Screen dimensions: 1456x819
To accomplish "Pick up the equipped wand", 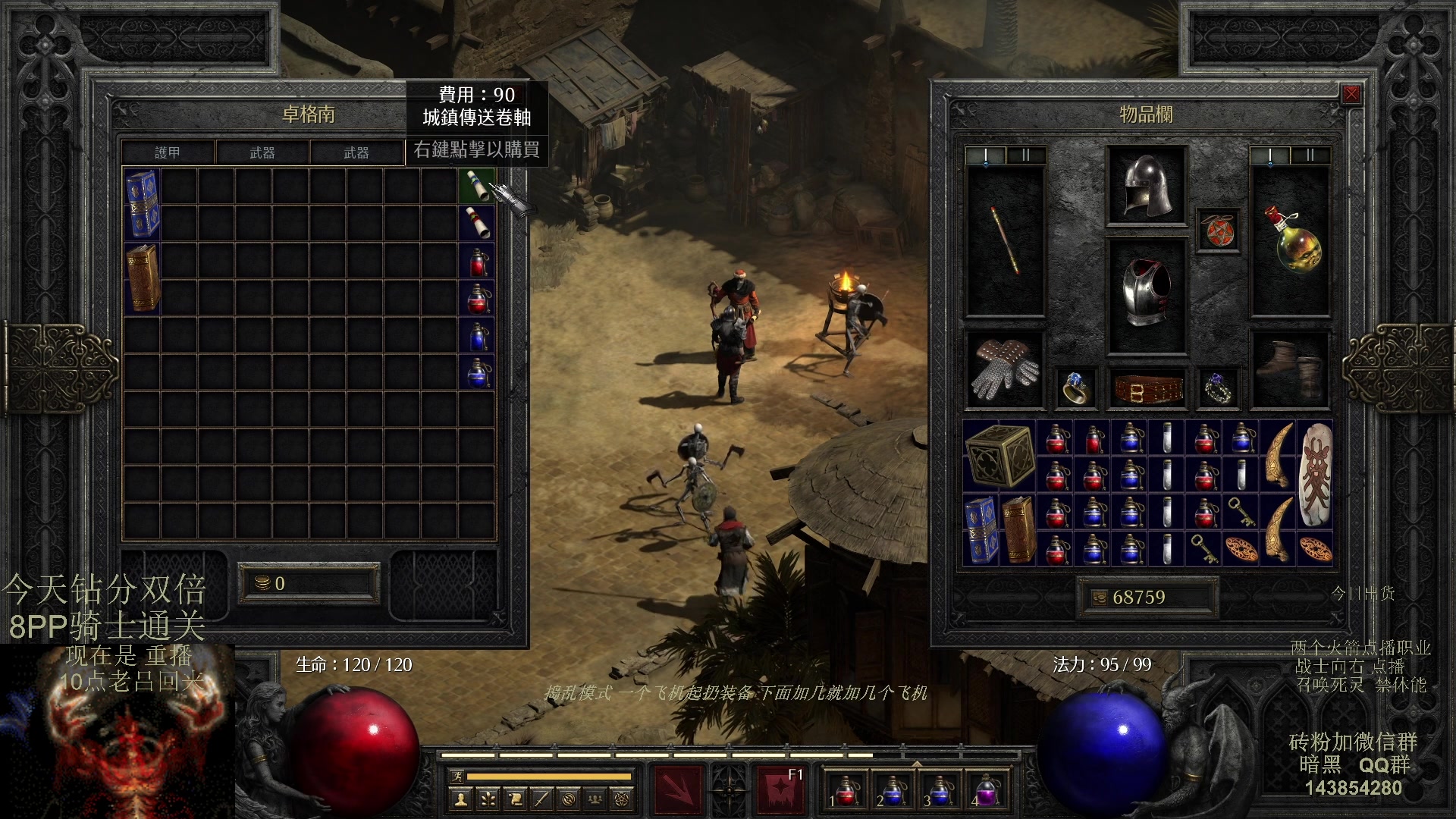I will [1005, 240].
